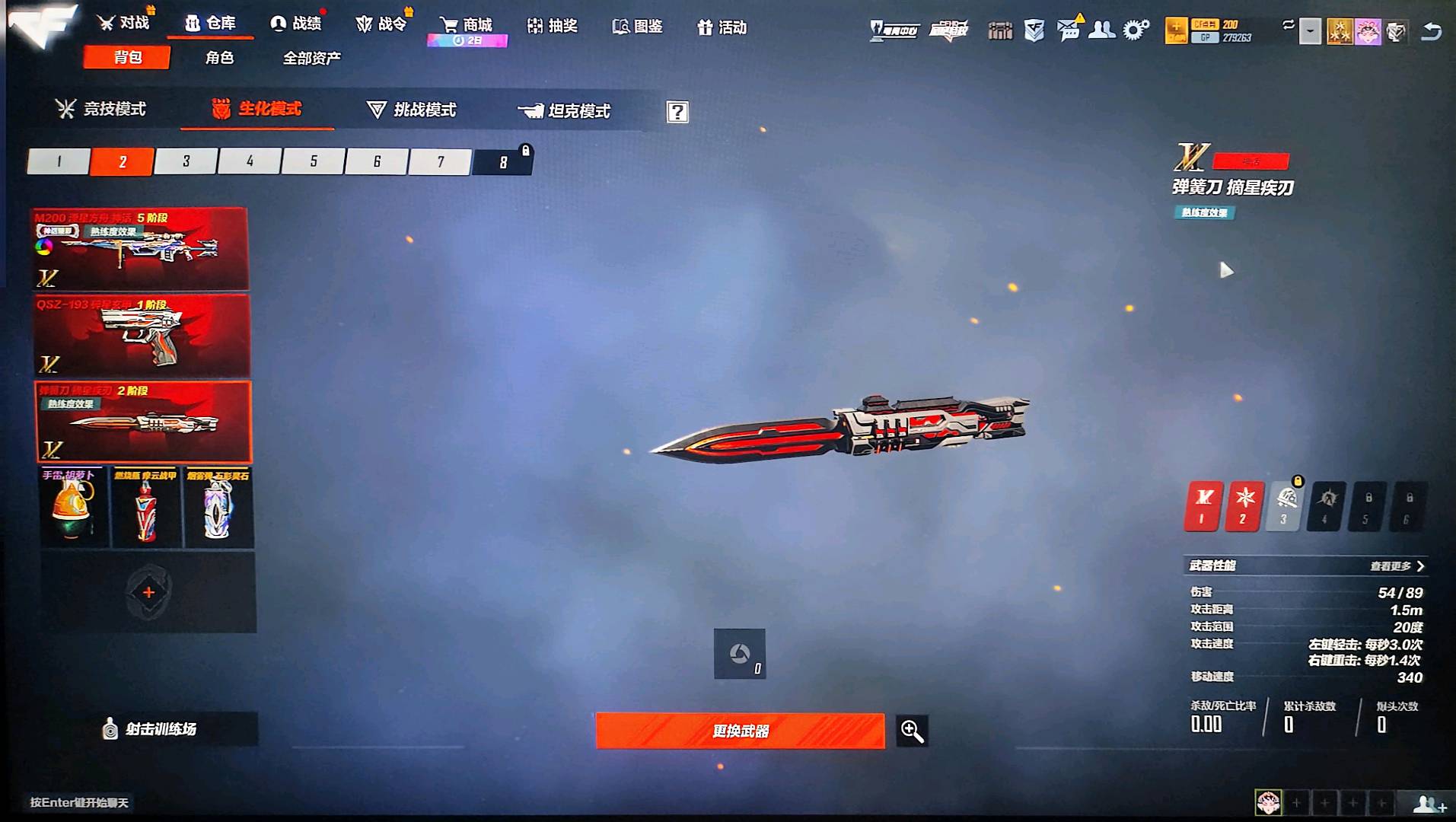The width and height of the screenshot is (1456, 822).
Task: Zoom in with the magnifier button
Action: click(912, 731)
